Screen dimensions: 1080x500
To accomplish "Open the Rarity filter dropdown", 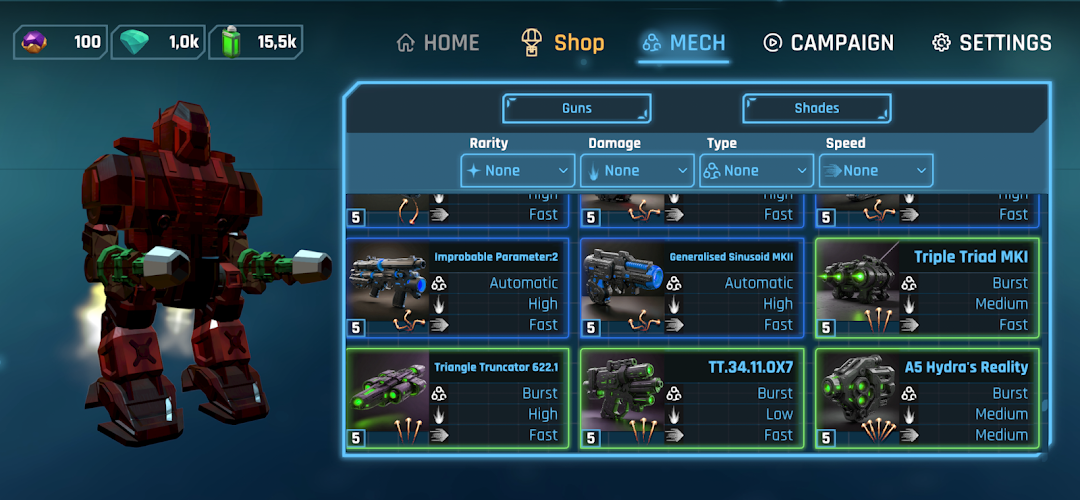I will coord(518,170).
